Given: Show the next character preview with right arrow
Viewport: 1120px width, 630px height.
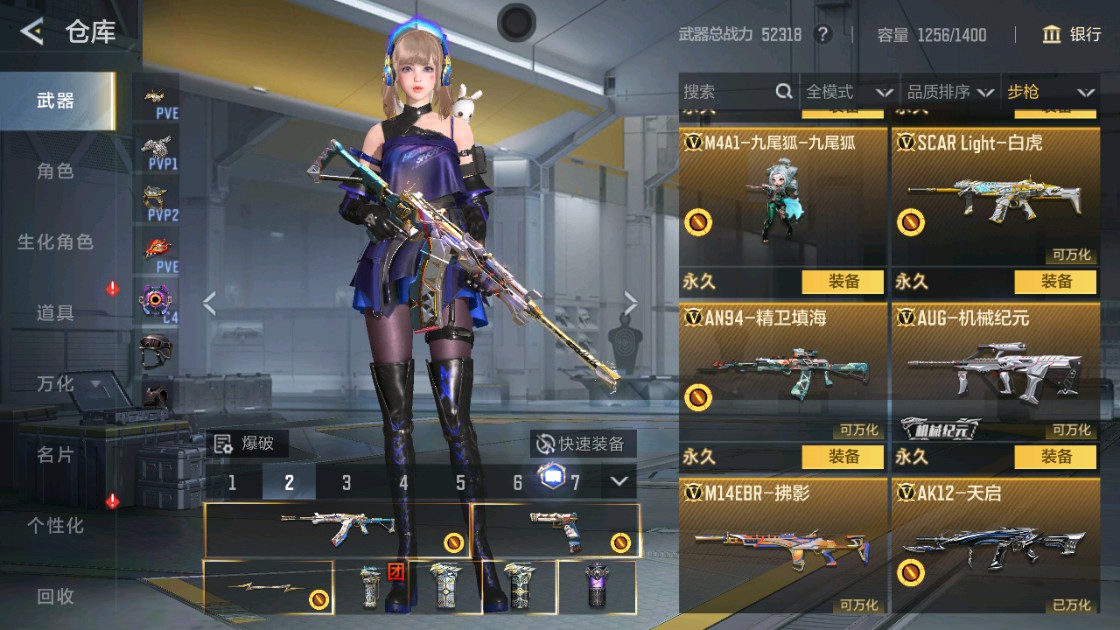Looking at the screenshot, I should [x=631, y=303].
